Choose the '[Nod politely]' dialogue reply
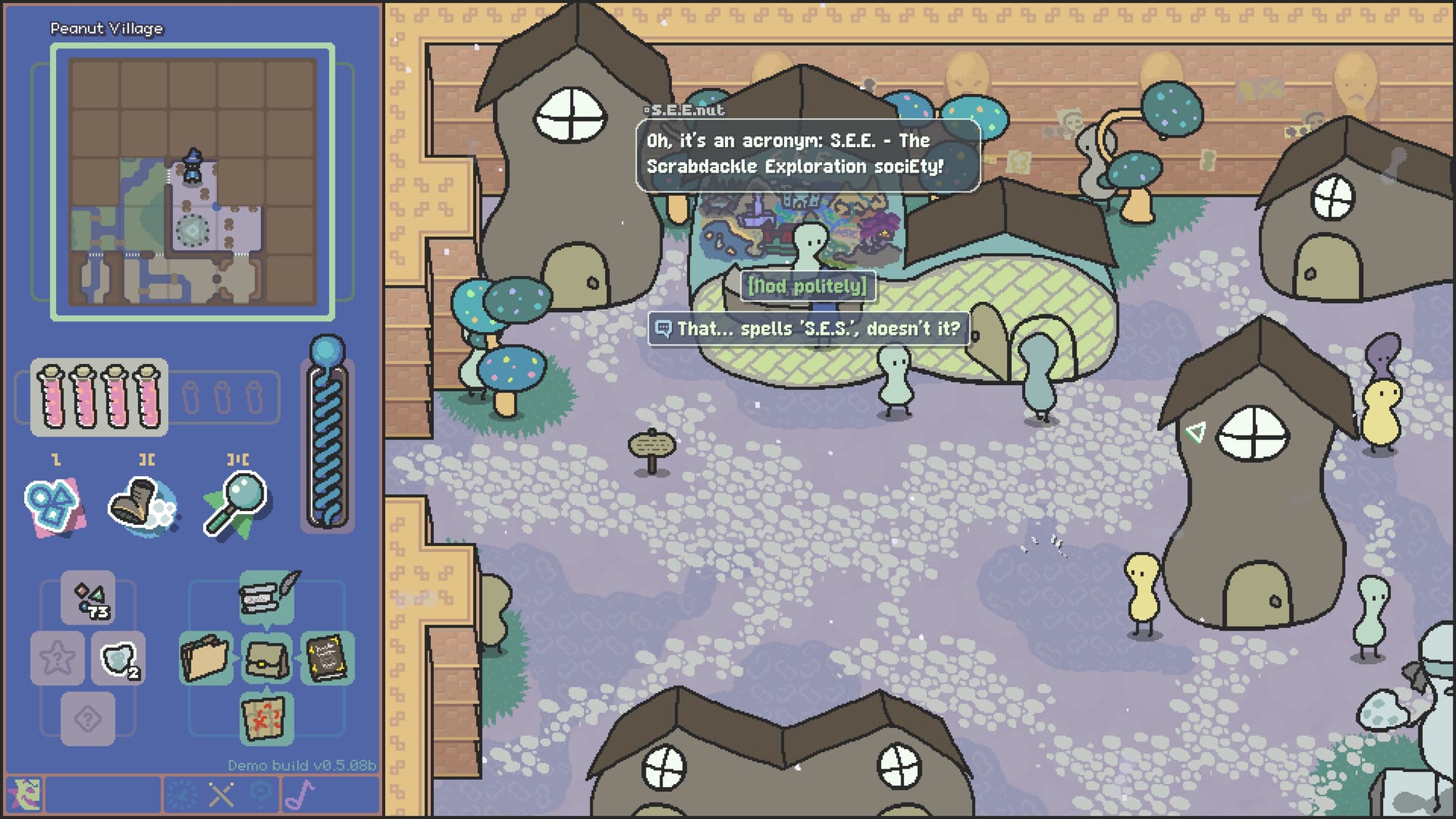Viewport: 1456px width, 819px height. (807, 286)
